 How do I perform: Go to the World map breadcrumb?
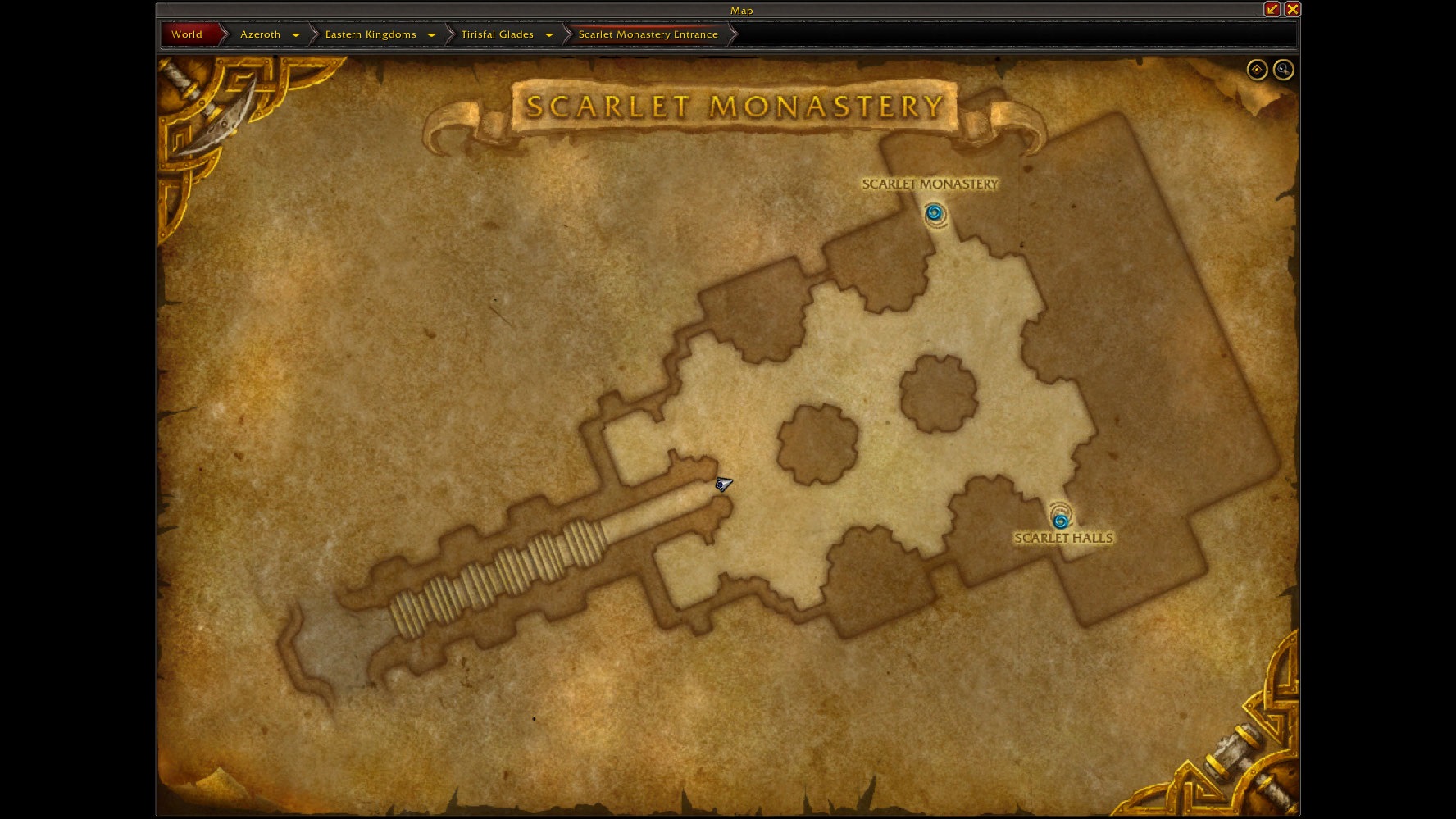[187, 34]
